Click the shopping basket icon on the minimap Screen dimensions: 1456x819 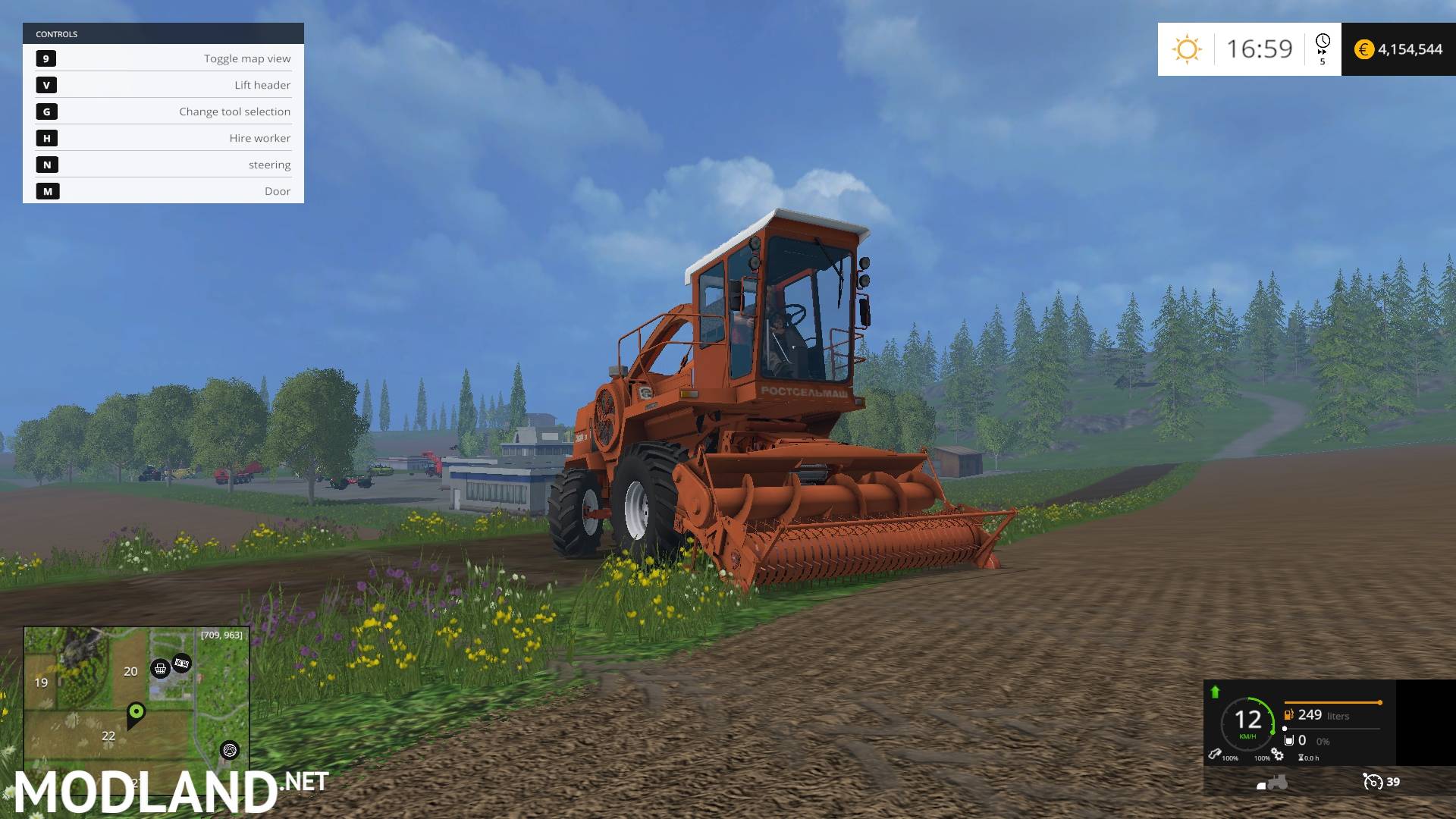pos(161,669)
